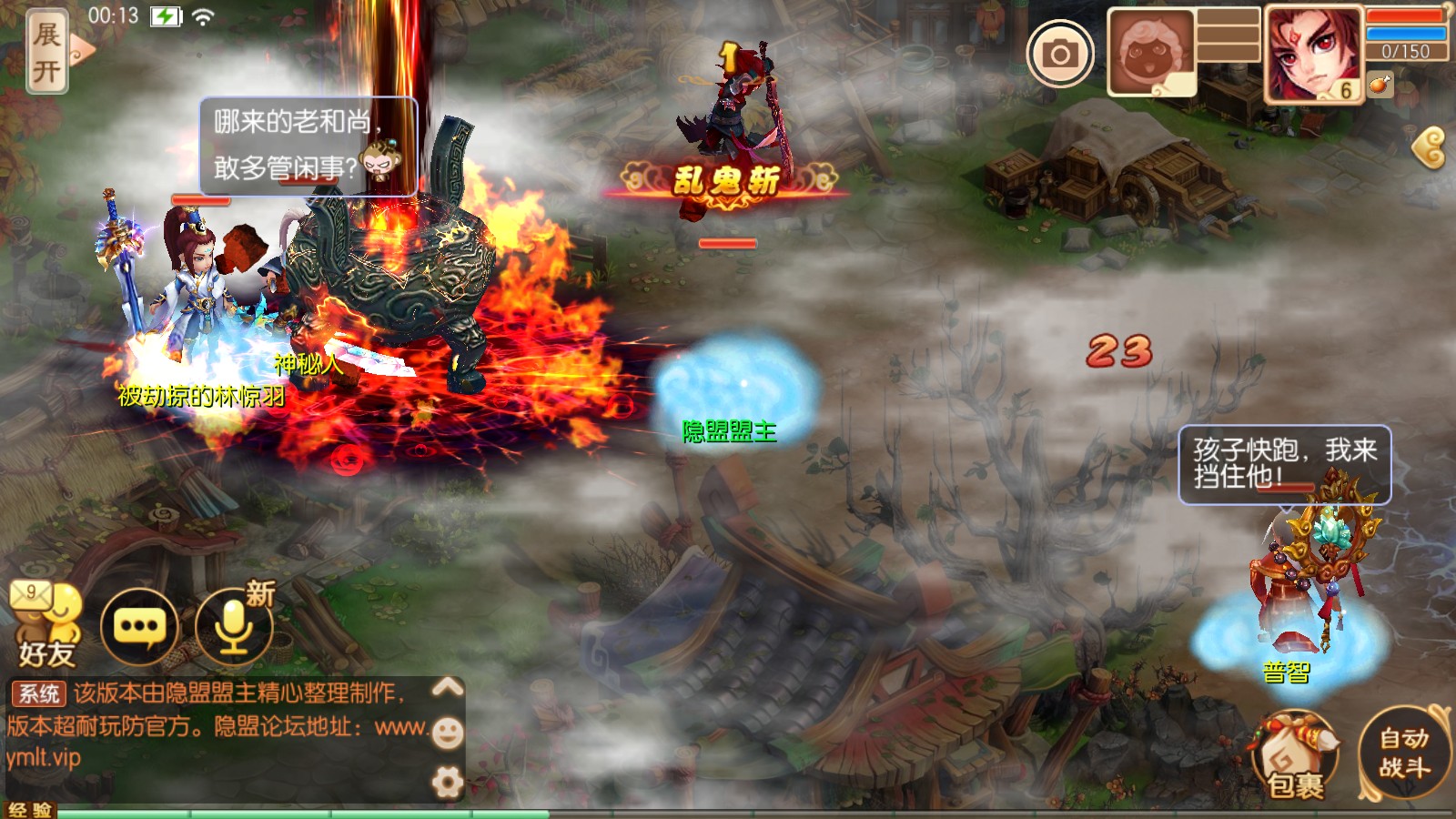
Task: Open chat settings gear icon
Action: (x=447, y=782)
